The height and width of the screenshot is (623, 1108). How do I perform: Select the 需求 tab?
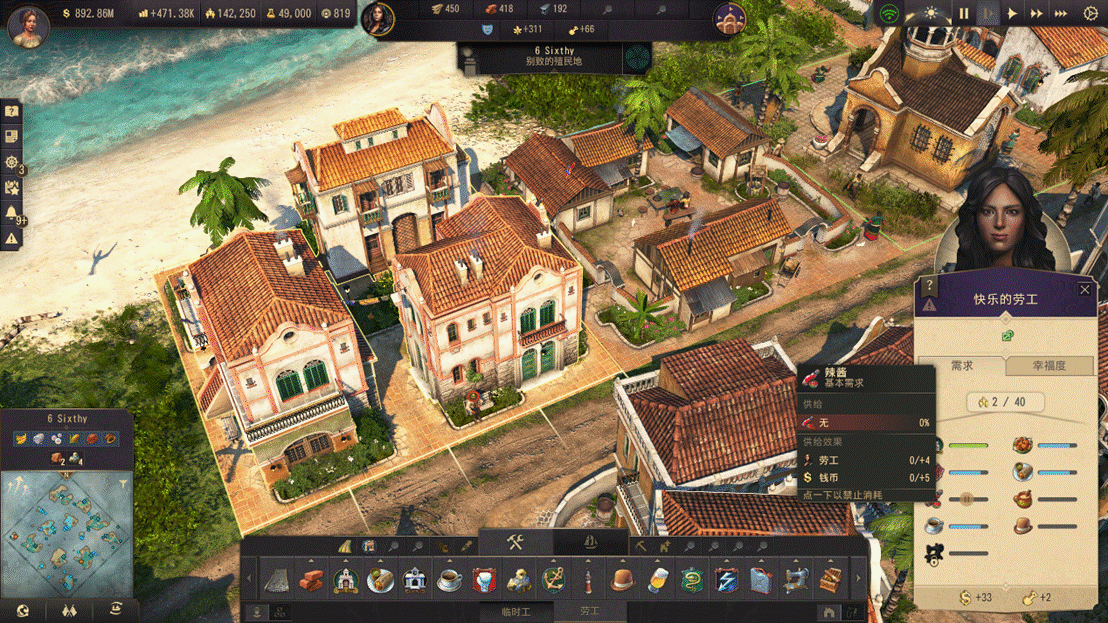click(x=961, y=366)
